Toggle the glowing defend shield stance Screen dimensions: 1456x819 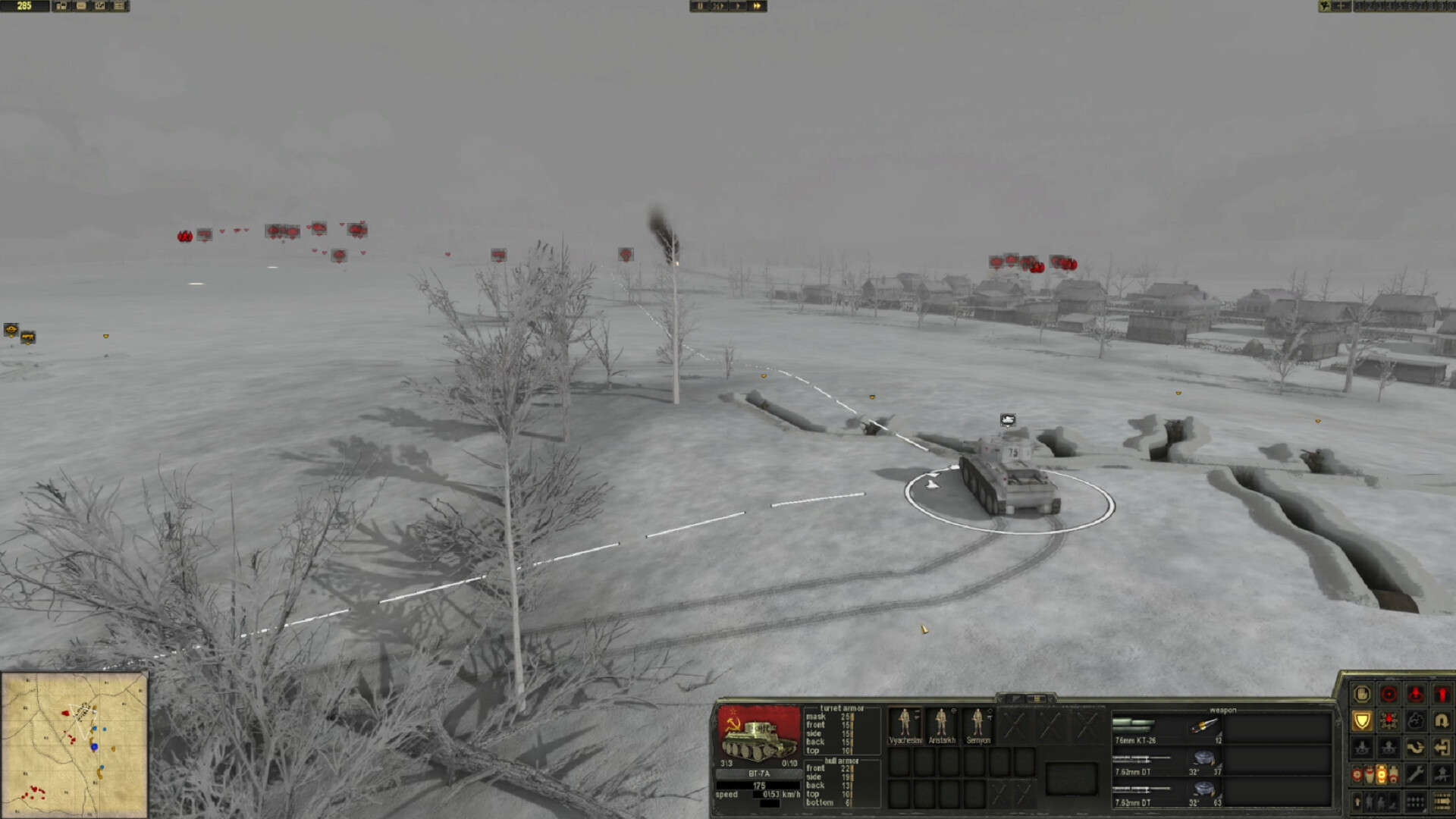point(1363,719)
